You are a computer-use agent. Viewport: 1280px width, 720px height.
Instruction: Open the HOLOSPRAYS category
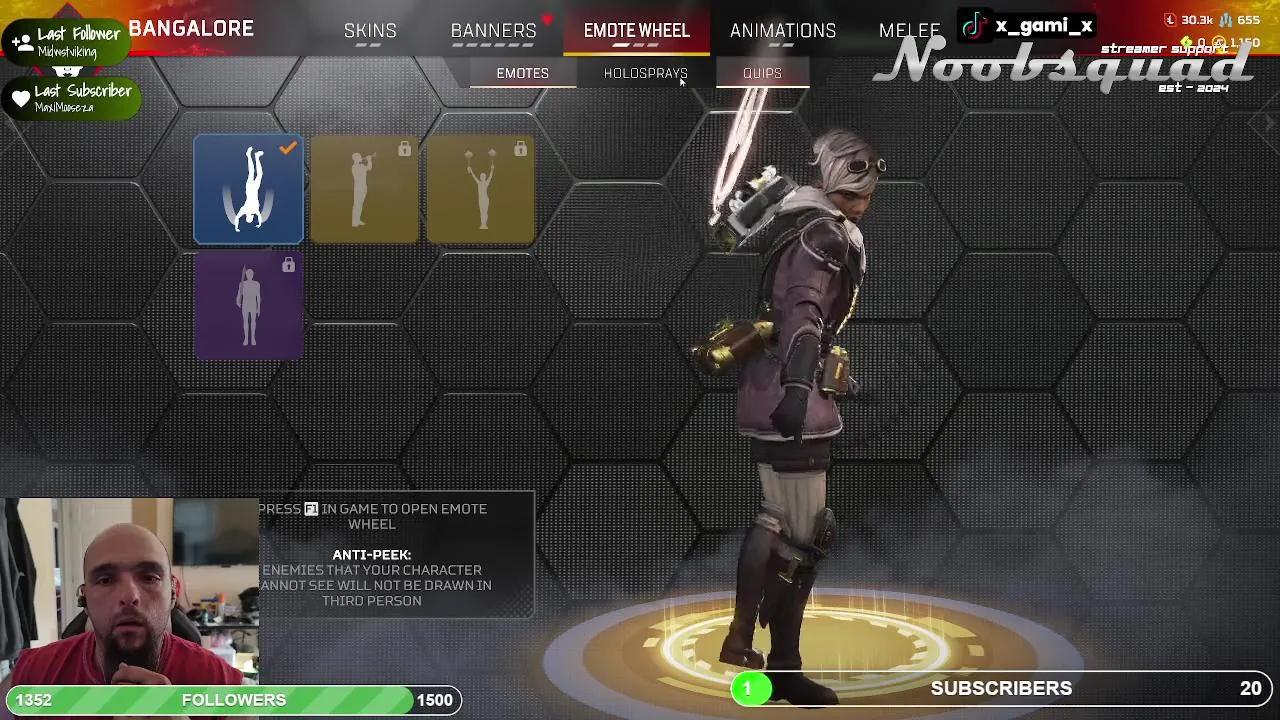(x=645, y=72)
